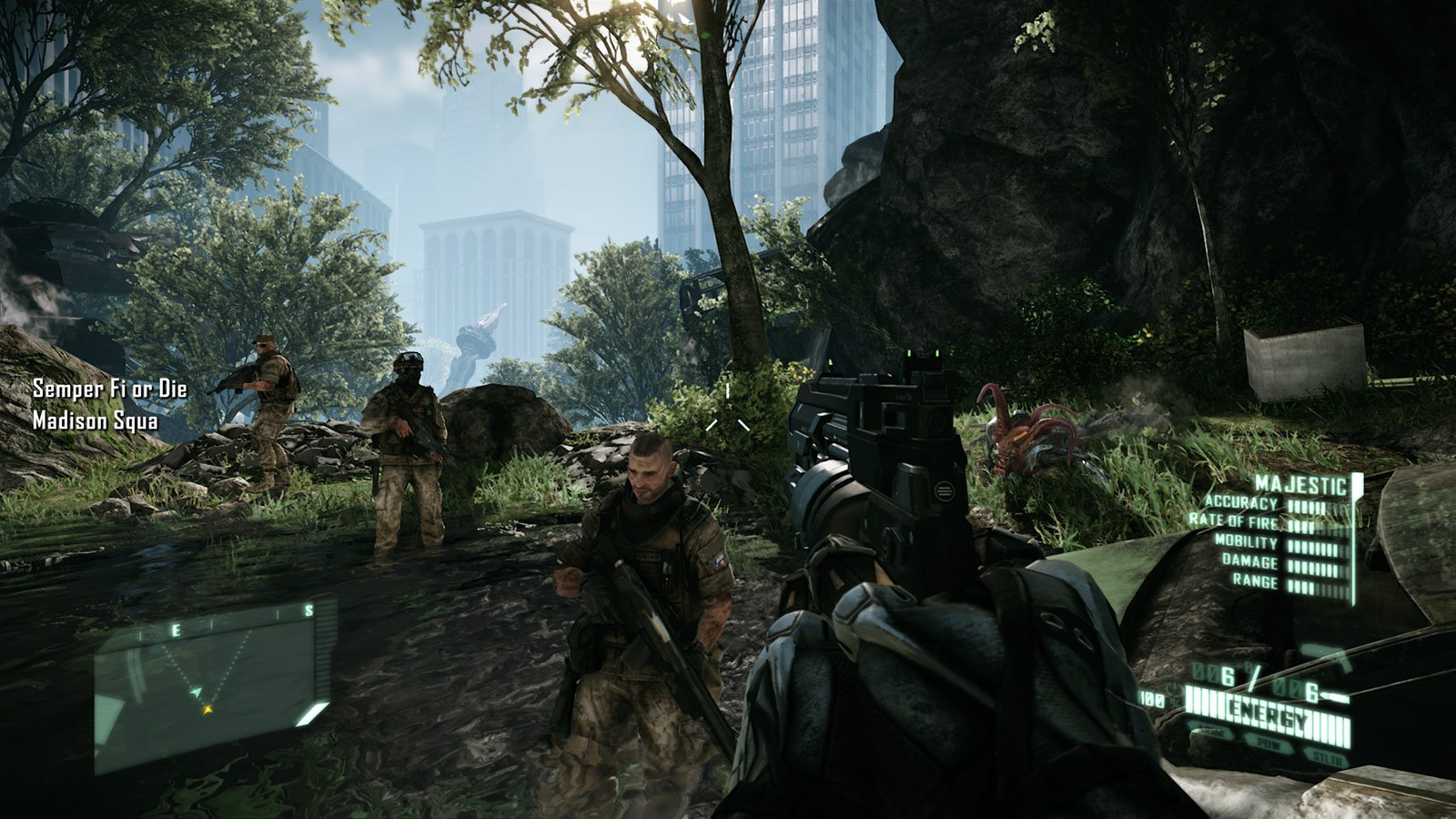
Task: Select the POW power mode icon
Action: 1269,743
